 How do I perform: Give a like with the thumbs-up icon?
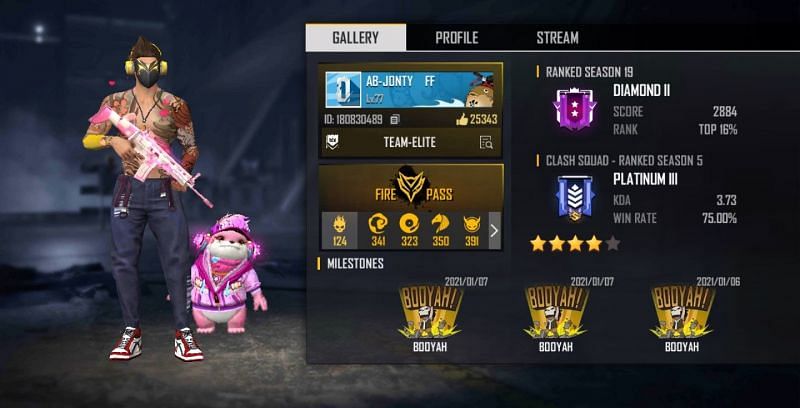[x=462, y=120]
